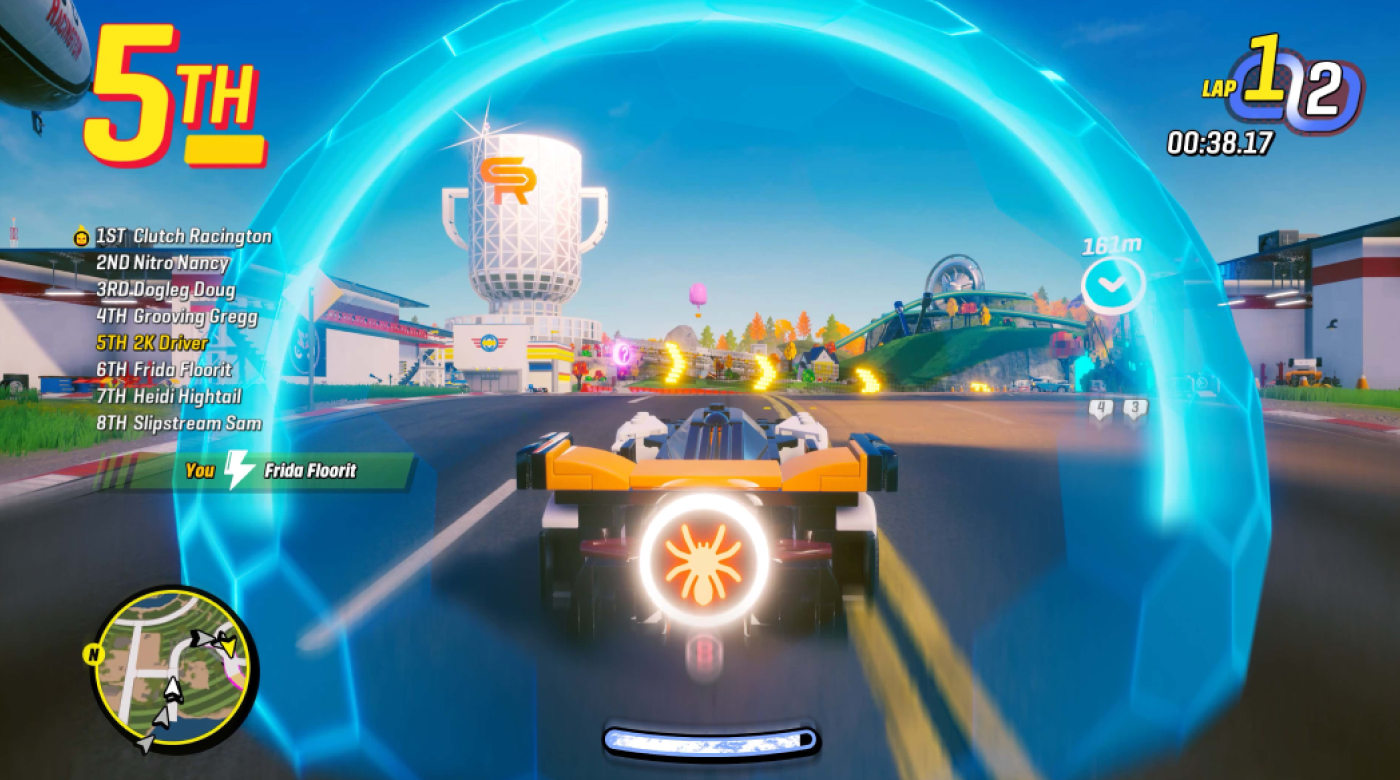Choose Nitro Nancy's leaderboard row

tap(162, 264)
